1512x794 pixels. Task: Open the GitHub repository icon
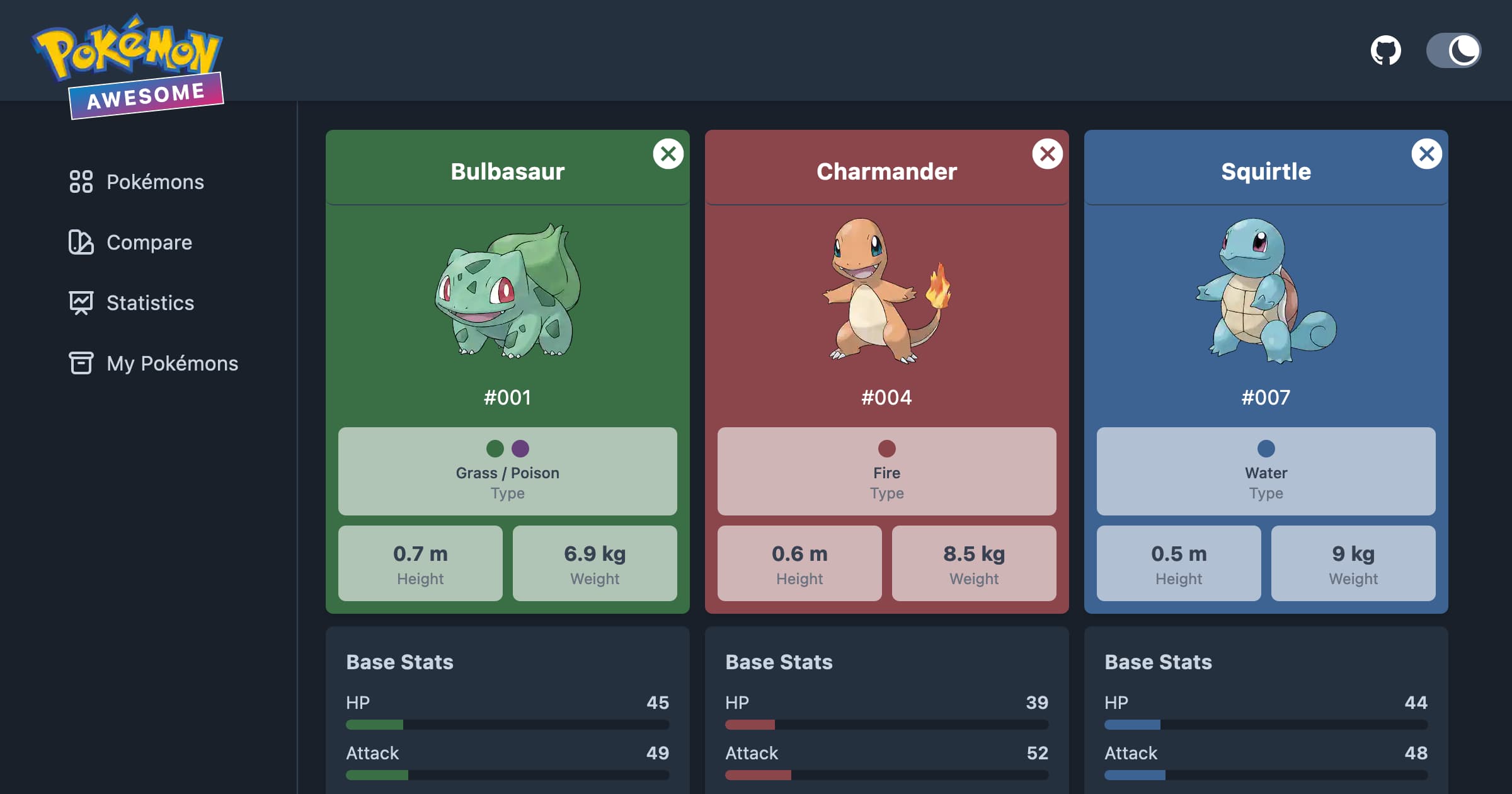click(x=1386, y=50)
